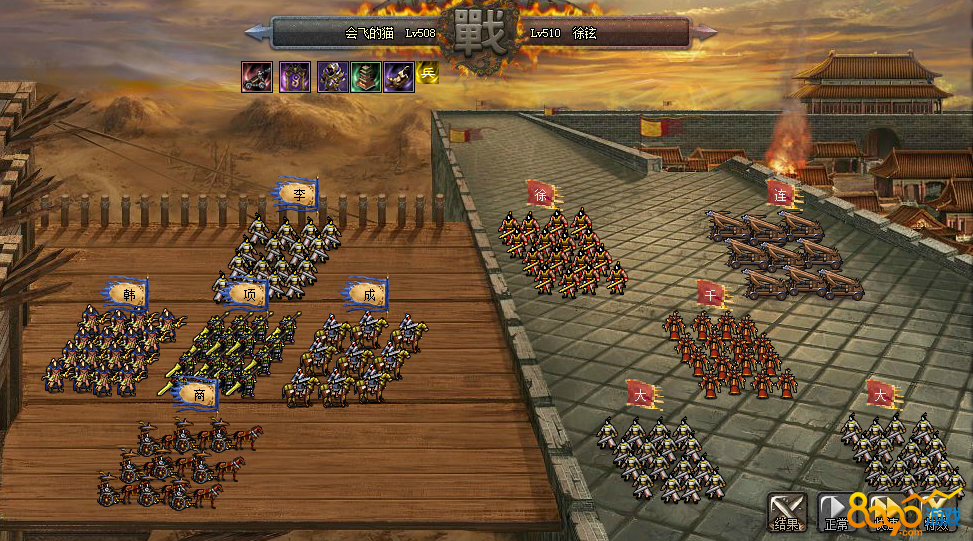Select the purple war banner skill icon
Image resolution: width=973 pixels, height=541 pixels.
point(295,77)
